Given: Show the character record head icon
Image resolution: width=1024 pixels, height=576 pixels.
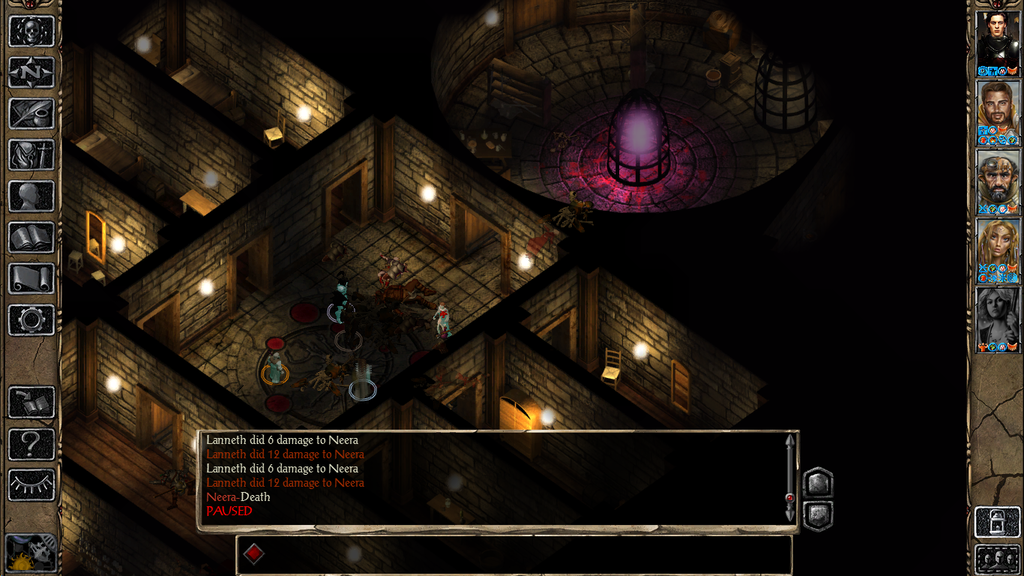Looking at the screenshot, I should point(31,196).
